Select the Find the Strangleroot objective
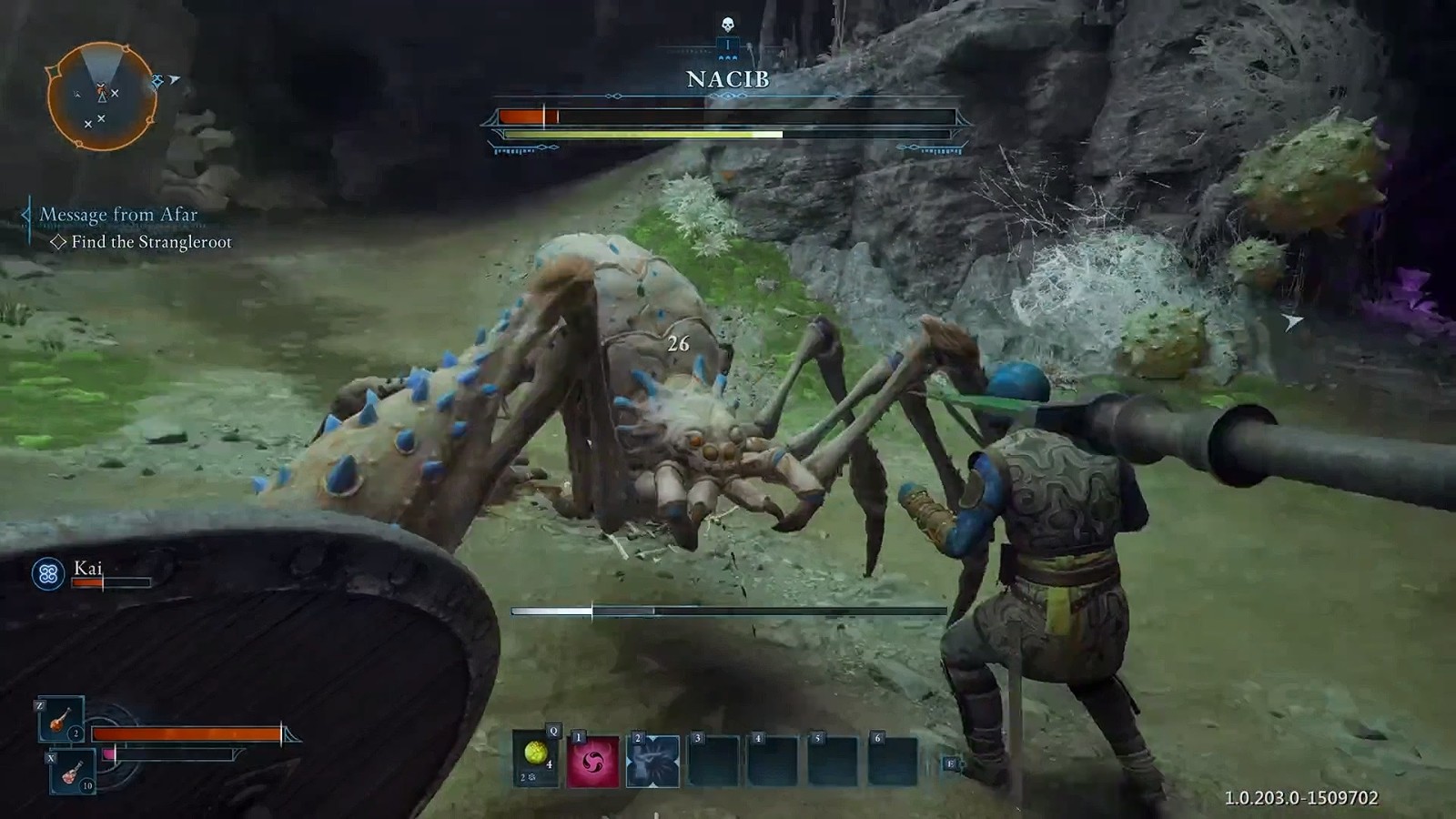The height and width of the screenshot is (819, 1456). (151, 242)
